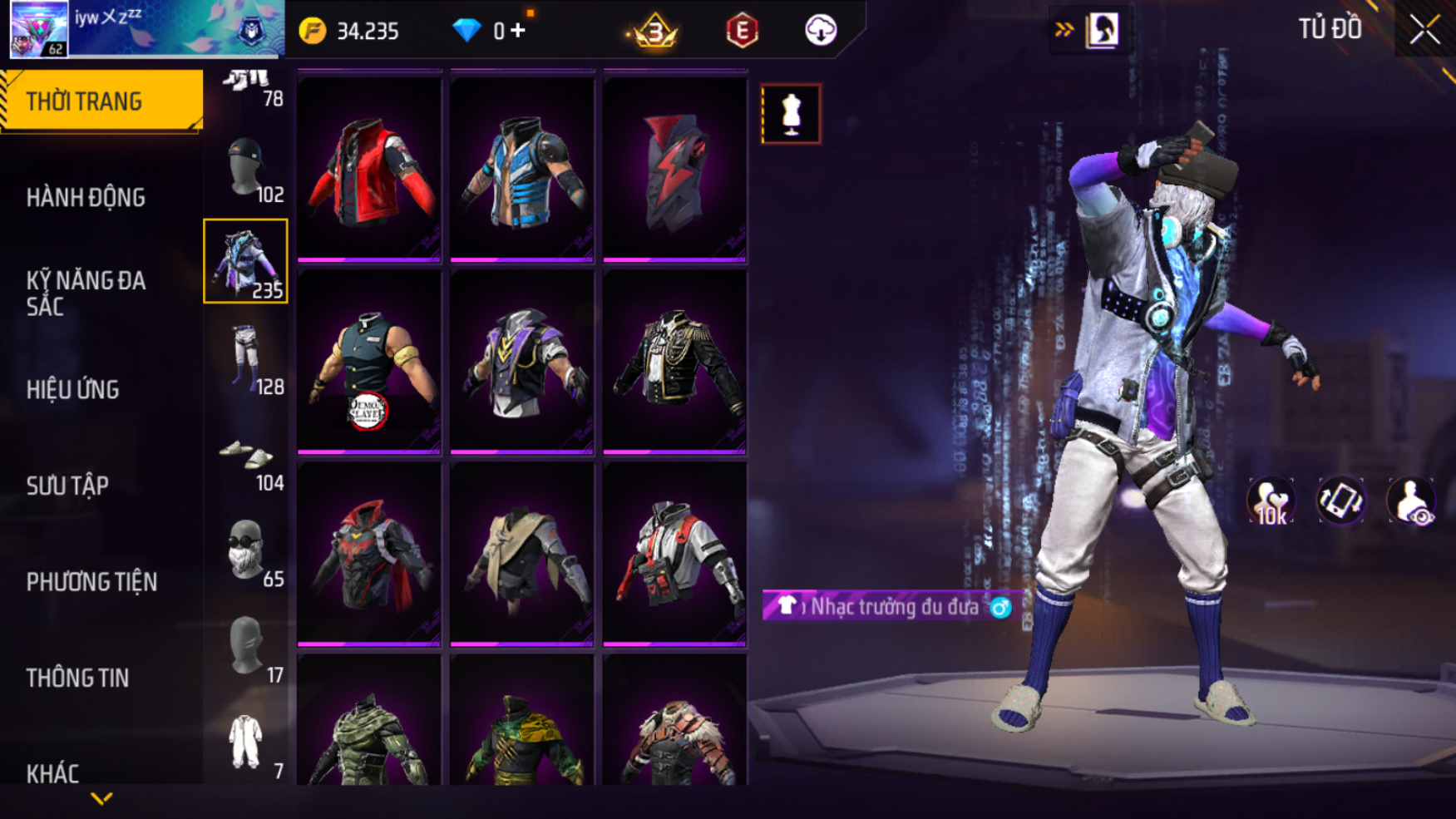Open the player profile avatar
The width and height of the screenshot is (1456, 819).
[39, 29]
